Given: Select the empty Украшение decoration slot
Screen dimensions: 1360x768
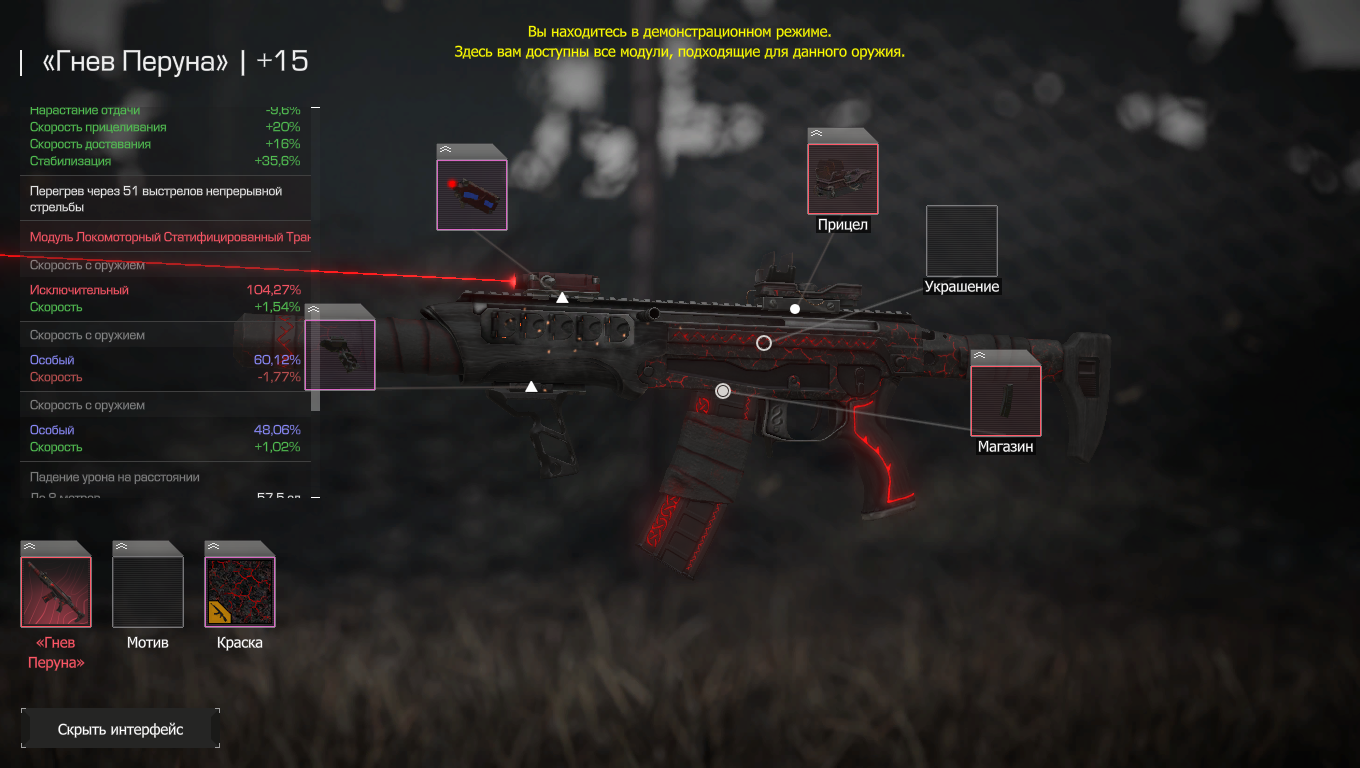Looking at the screenshot, I should (961, 241).
